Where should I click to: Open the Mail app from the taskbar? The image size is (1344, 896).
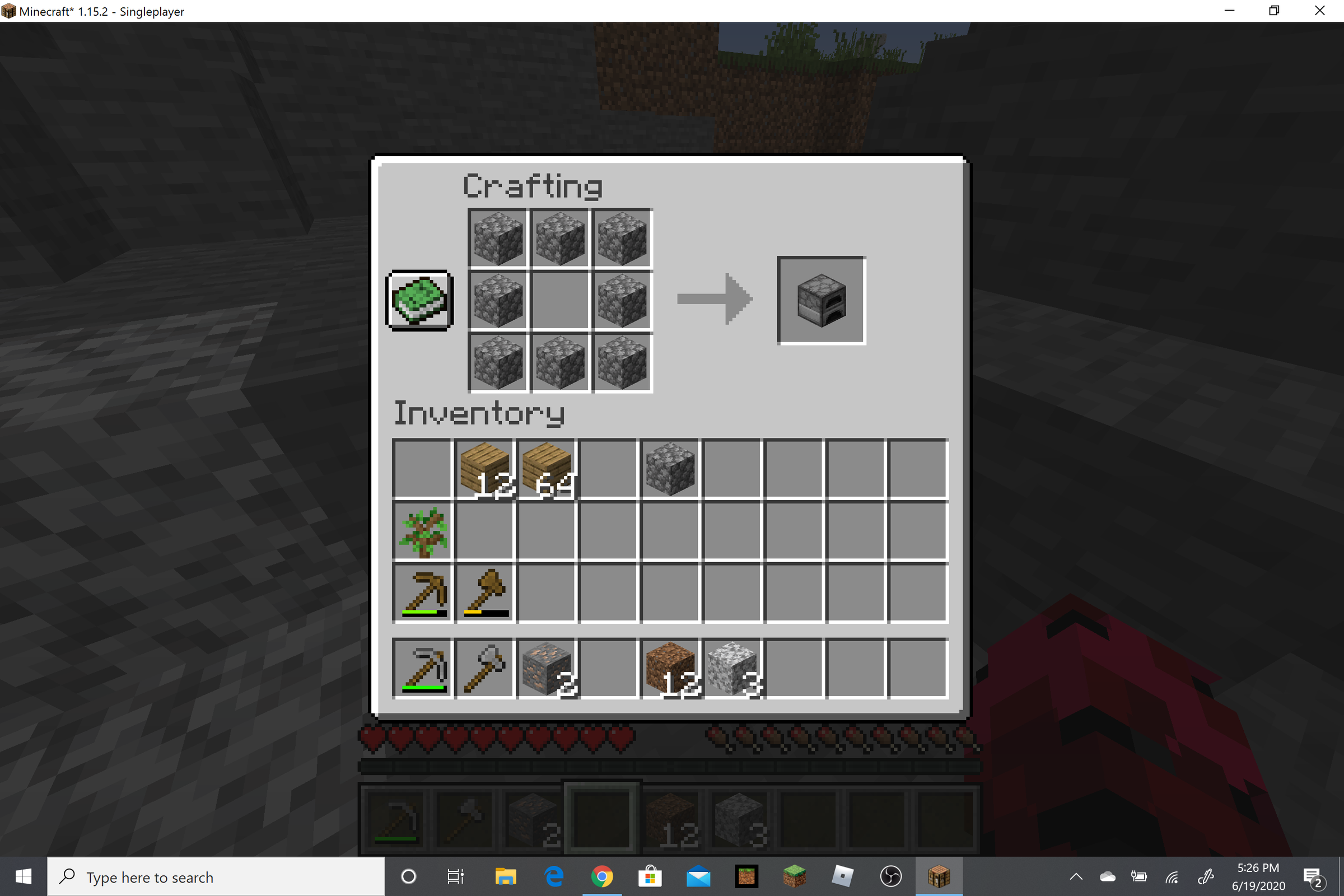[x=699, y=876]
